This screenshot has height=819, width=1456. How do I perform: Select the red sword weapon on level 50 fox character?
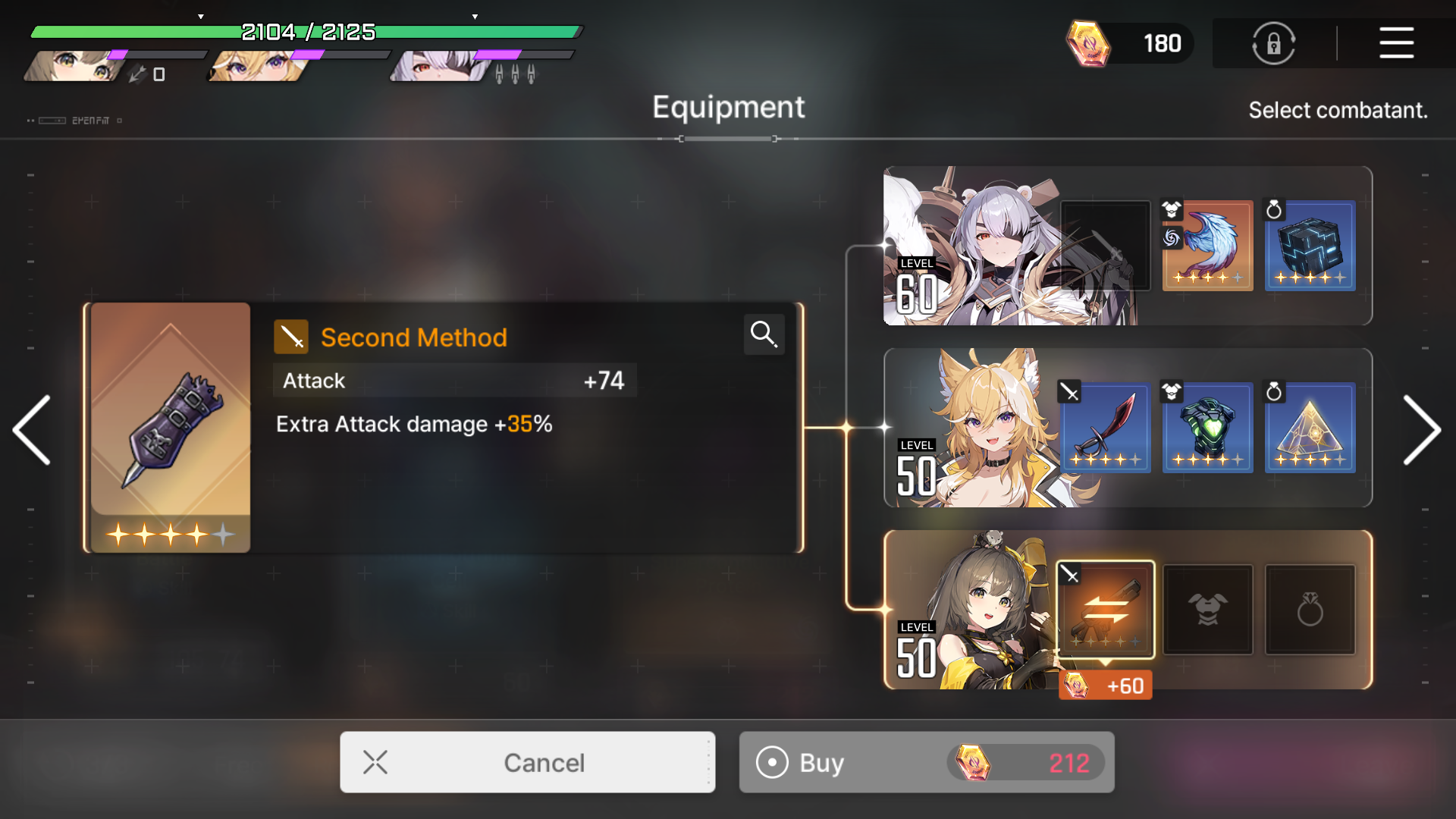pyautogui.click(x=1106, y=428)
